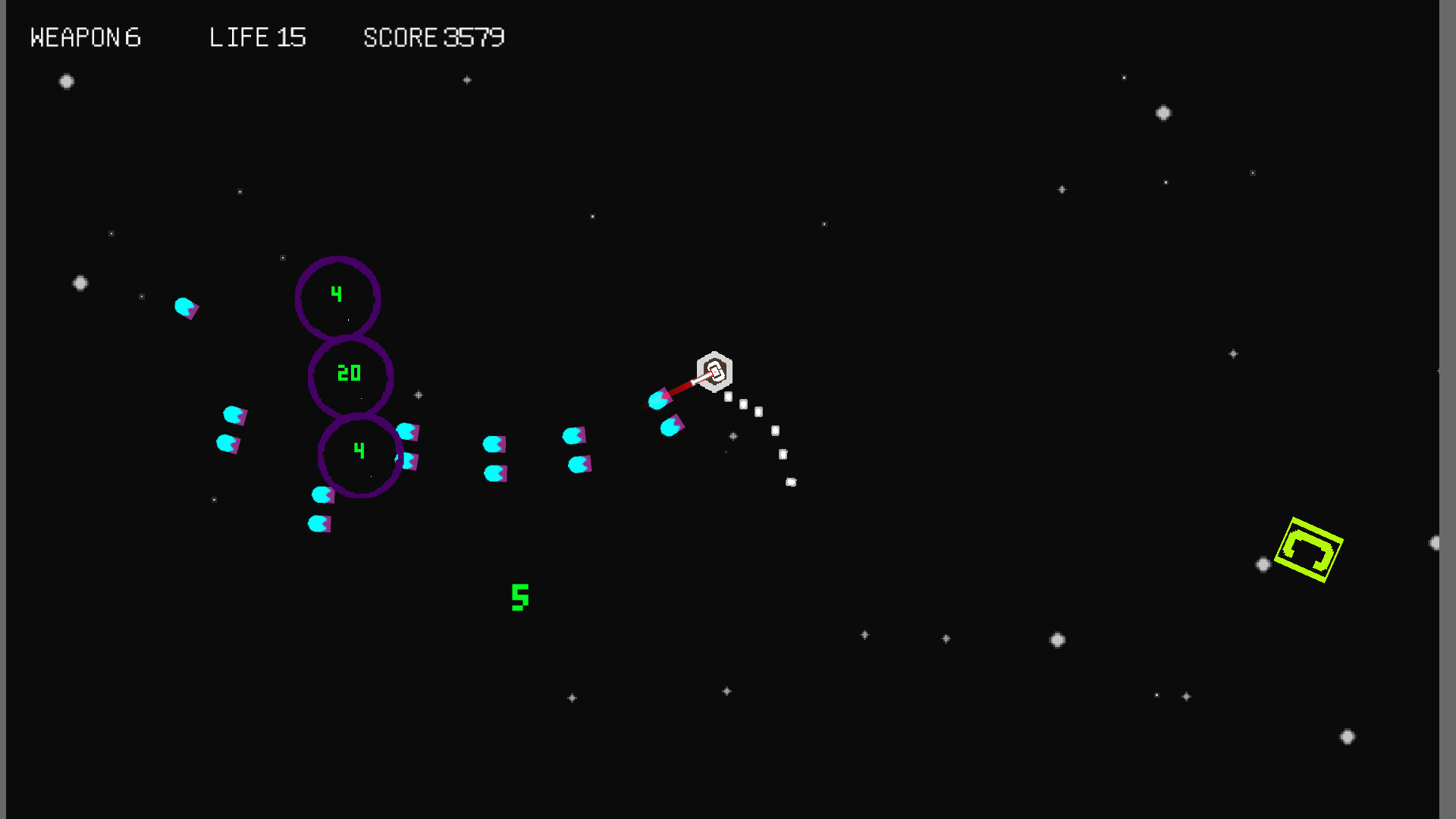Select the SCORE 3579 counter

pyautogui.click(x=434, y=36)
